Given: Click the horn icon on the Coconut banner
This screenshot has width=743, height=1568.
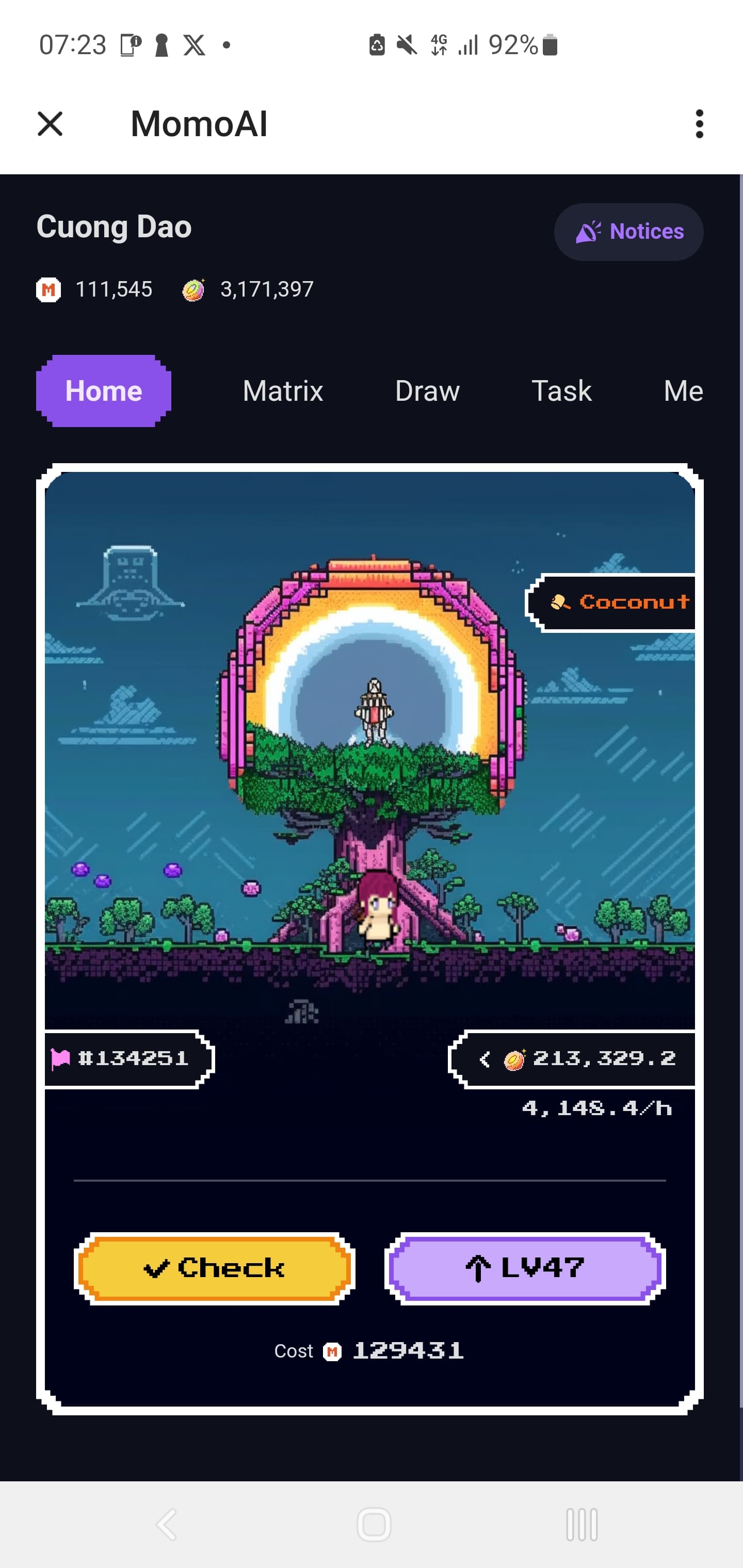Looking at the screenshot, I should coord(561,602).
